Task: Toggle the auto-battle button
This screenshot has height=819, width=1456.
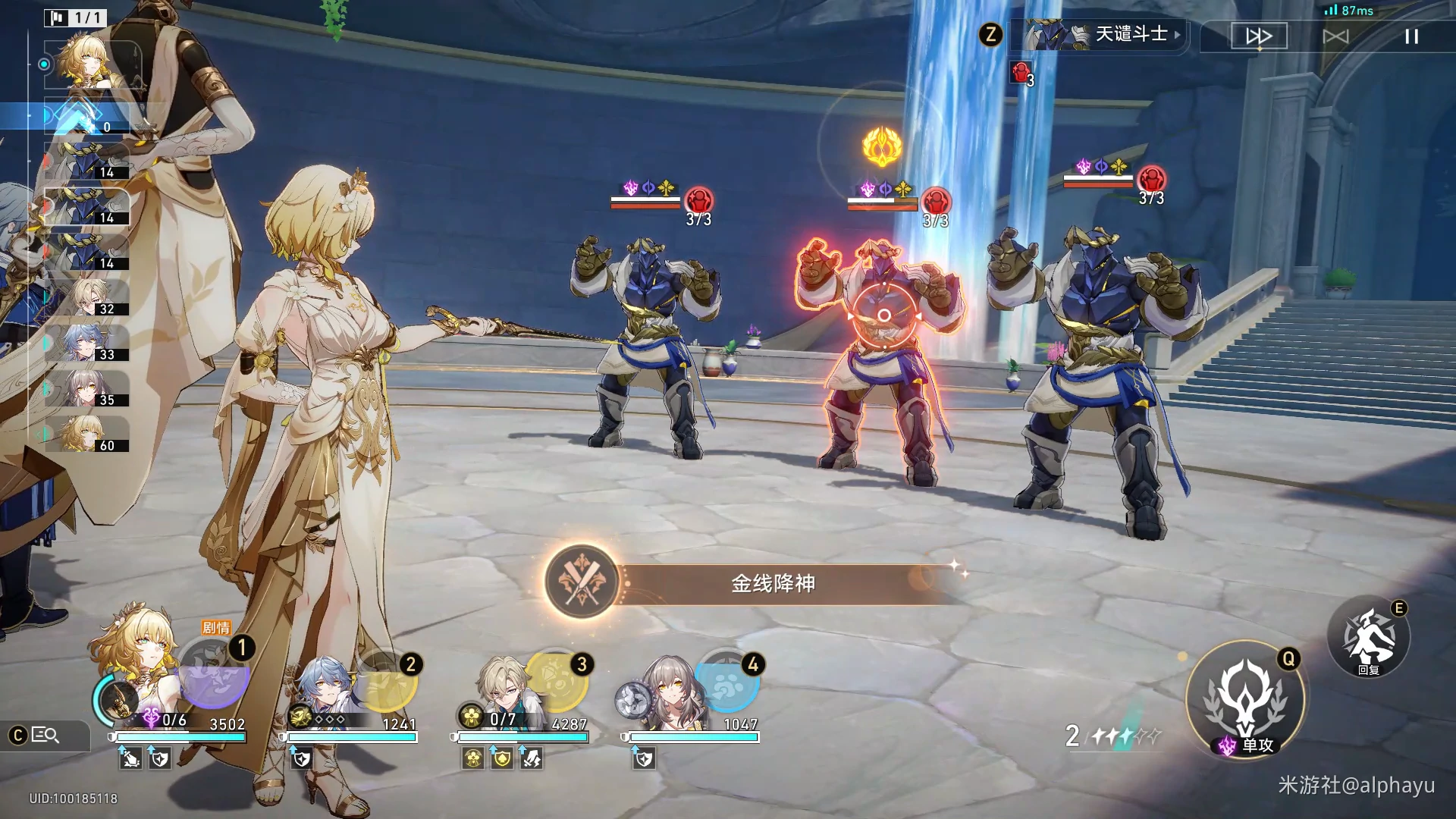Action: click(x=1335, y=36)
